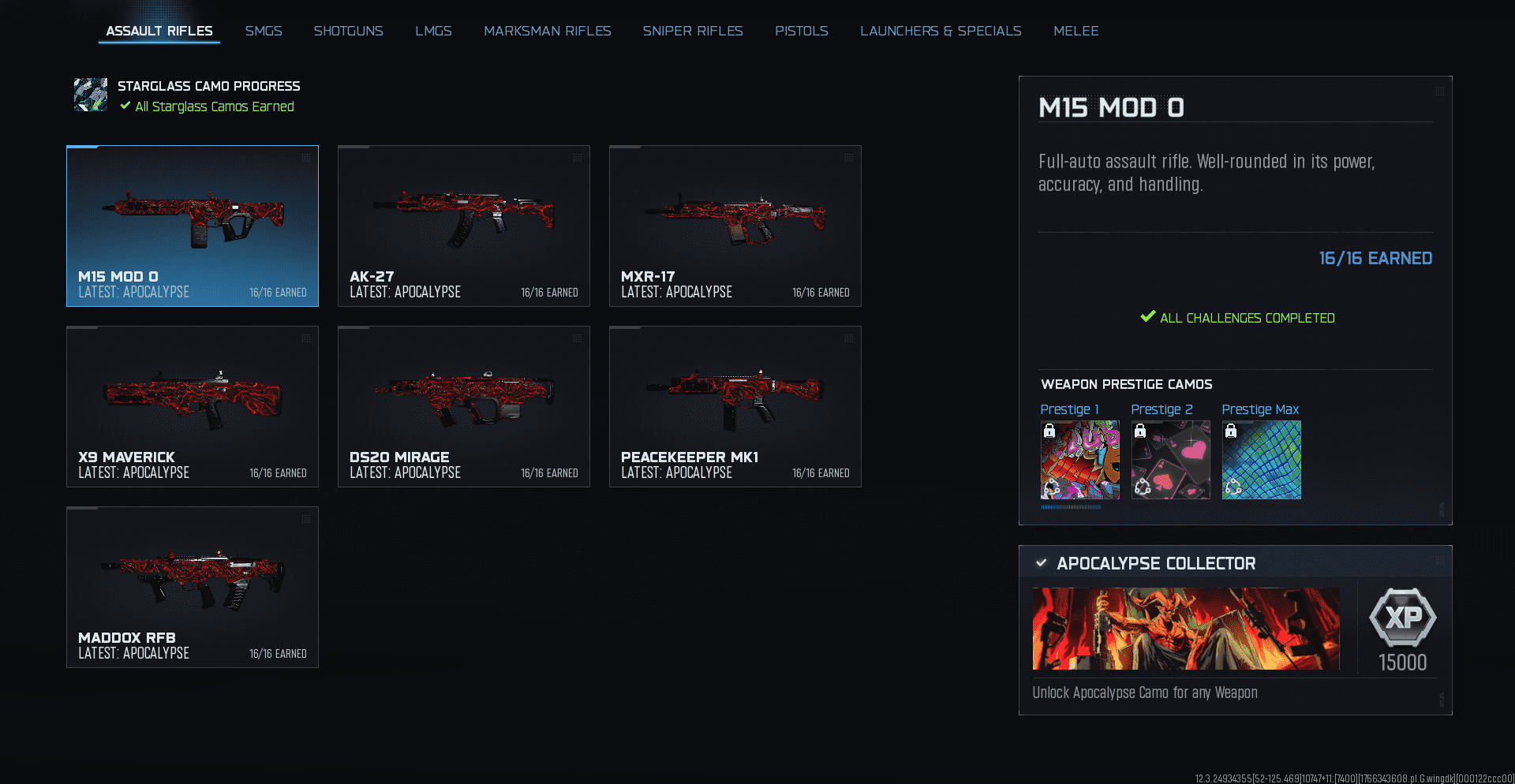Click the XP hexagon badge showing 15000
The height and width of the screenshot is (784, 1515).
1404,620
